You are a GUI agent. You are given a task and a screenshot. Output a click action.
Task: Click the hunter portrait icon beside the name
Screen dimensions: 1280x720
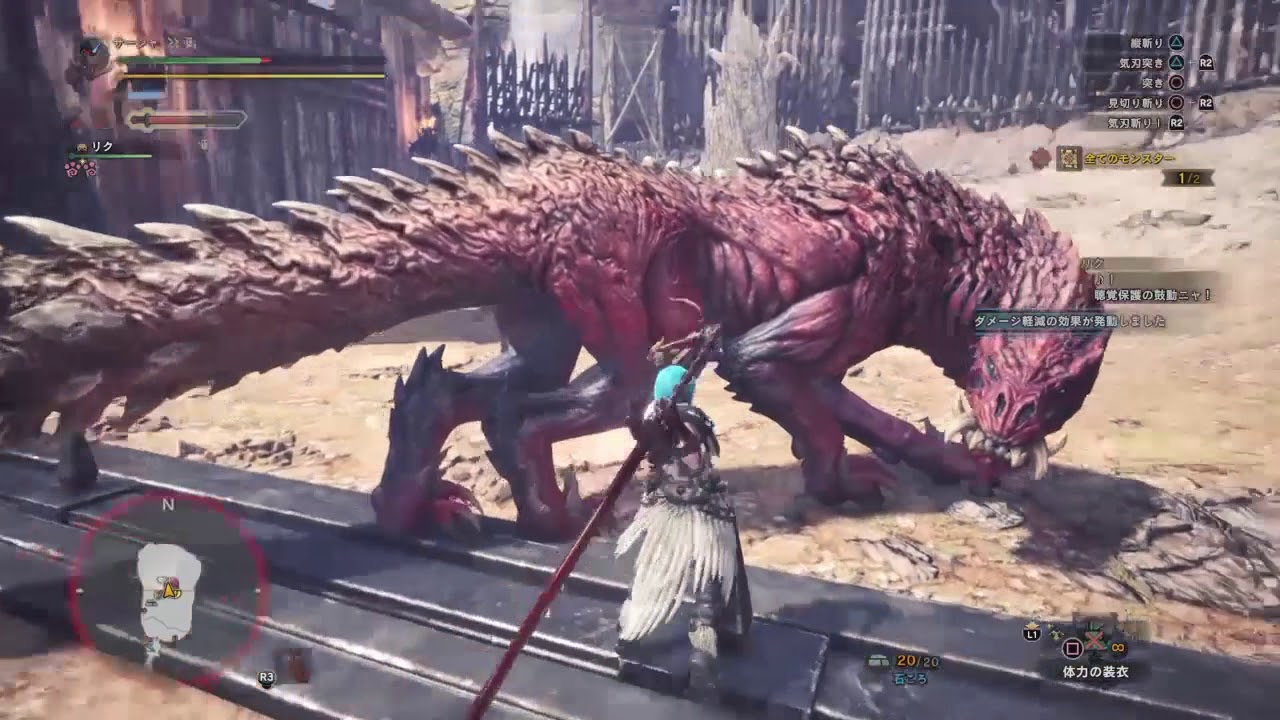[94, 51]
